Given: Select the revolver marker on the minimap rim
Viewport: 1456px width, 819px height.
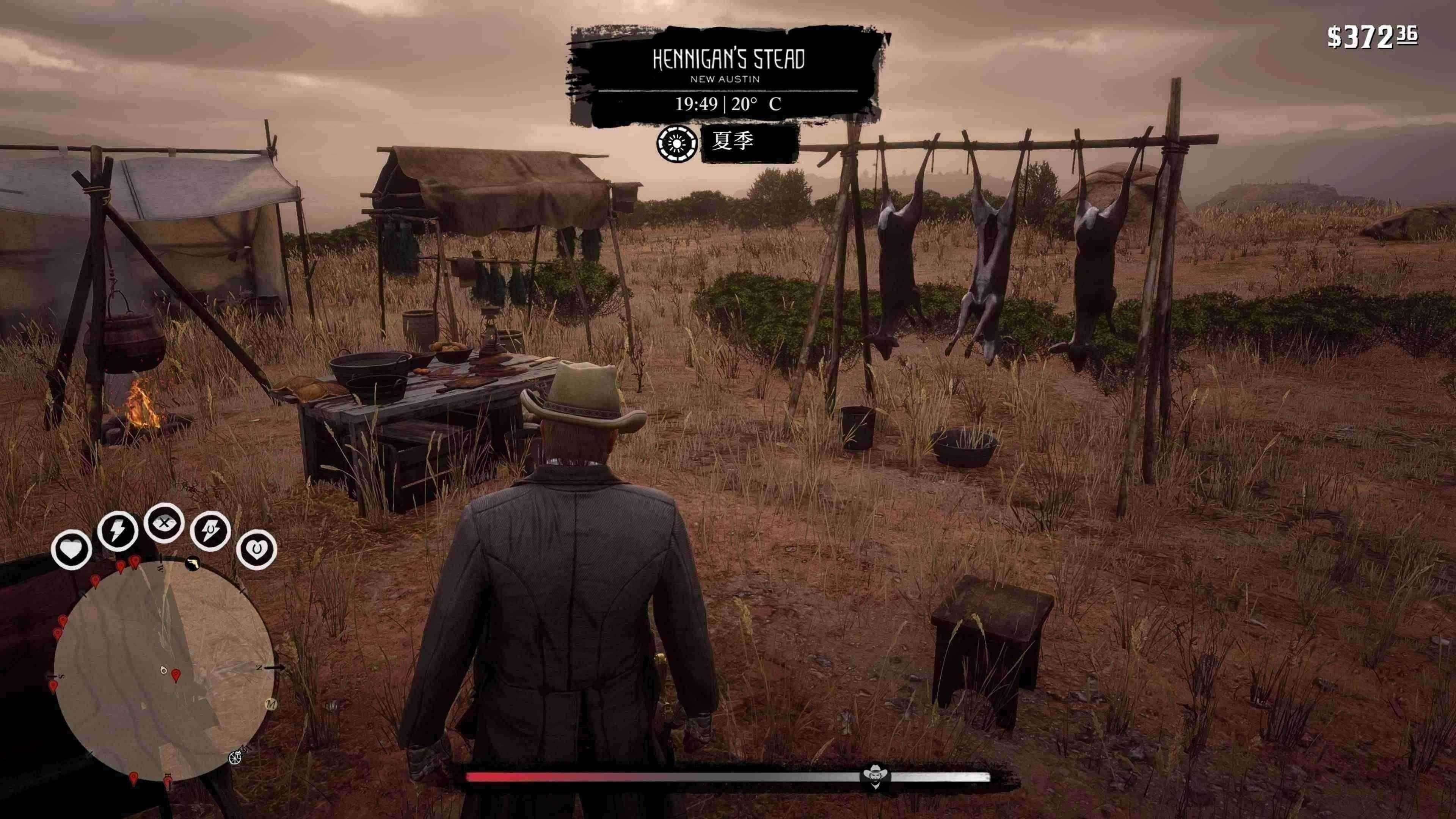Looking at the screenshot, I should coord(193,563).
